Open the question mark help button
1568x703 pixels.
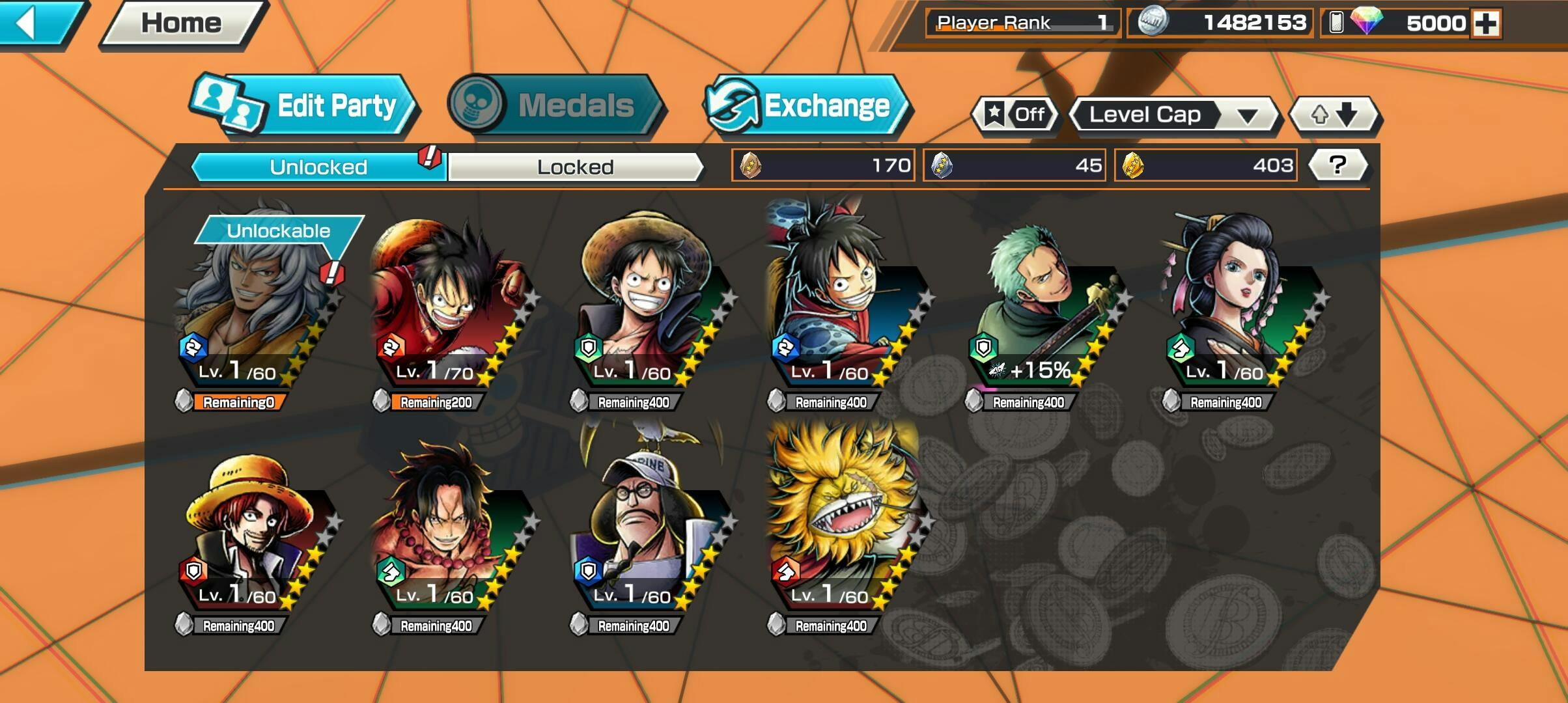pyautogui.click(x=1337, y=165)
